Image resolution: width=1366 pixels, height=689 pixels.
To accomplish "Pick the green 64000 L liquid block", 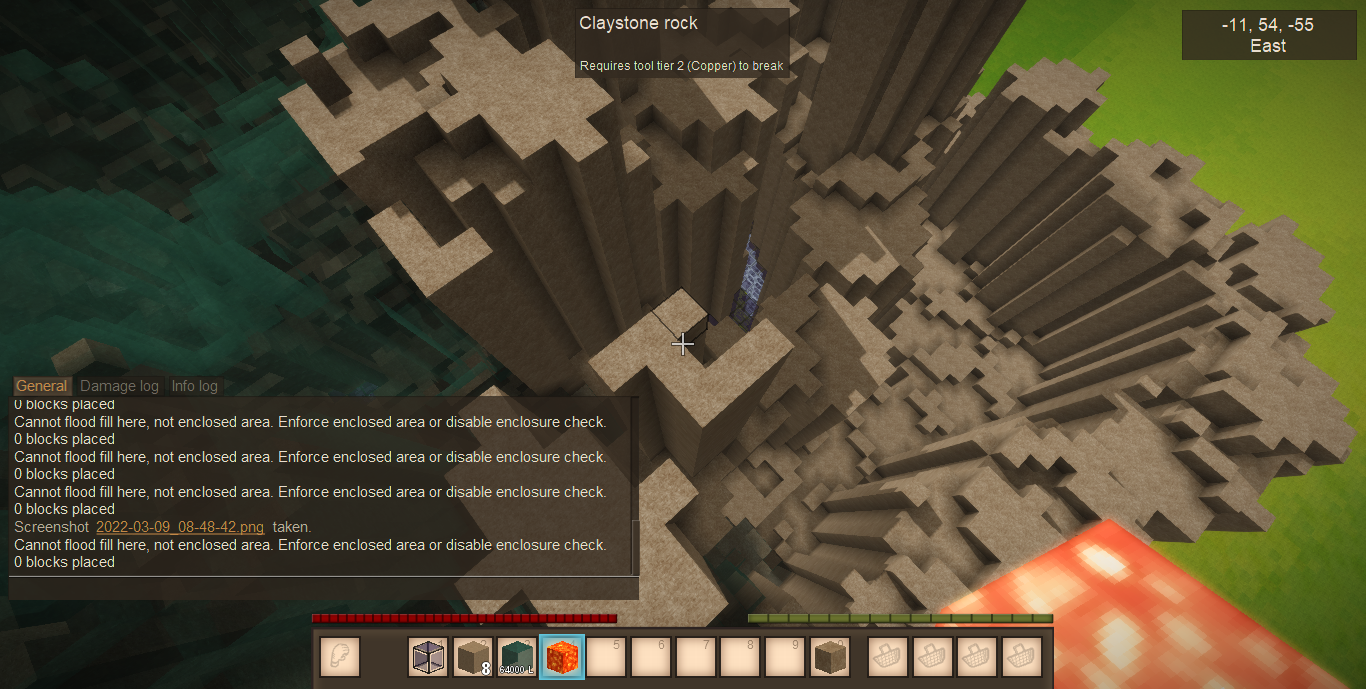I will pyautogui.click(x=517, y=657).
